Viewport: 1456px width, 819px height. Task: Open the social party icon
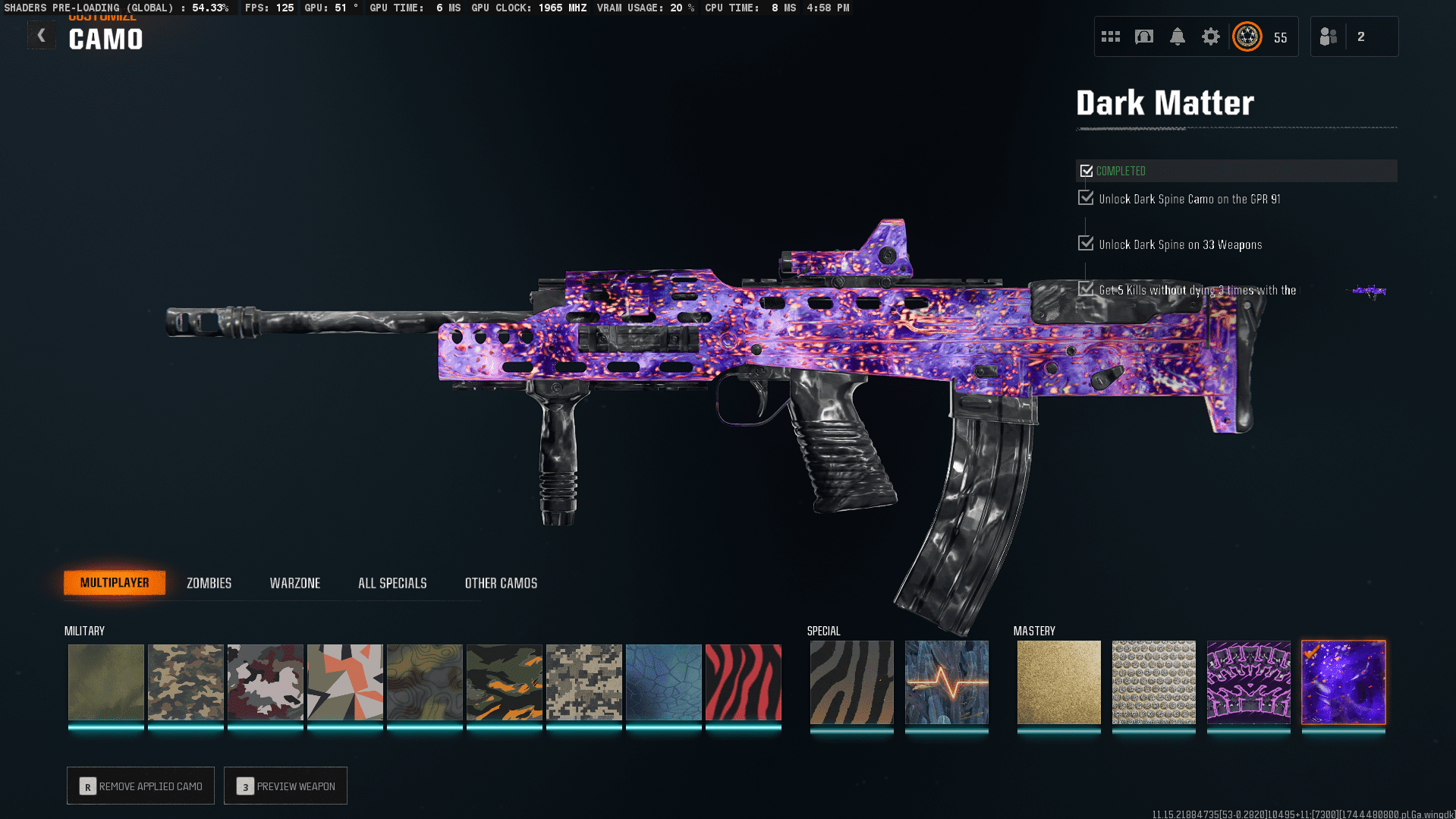pyautogui.click(x=1329, y=36)
